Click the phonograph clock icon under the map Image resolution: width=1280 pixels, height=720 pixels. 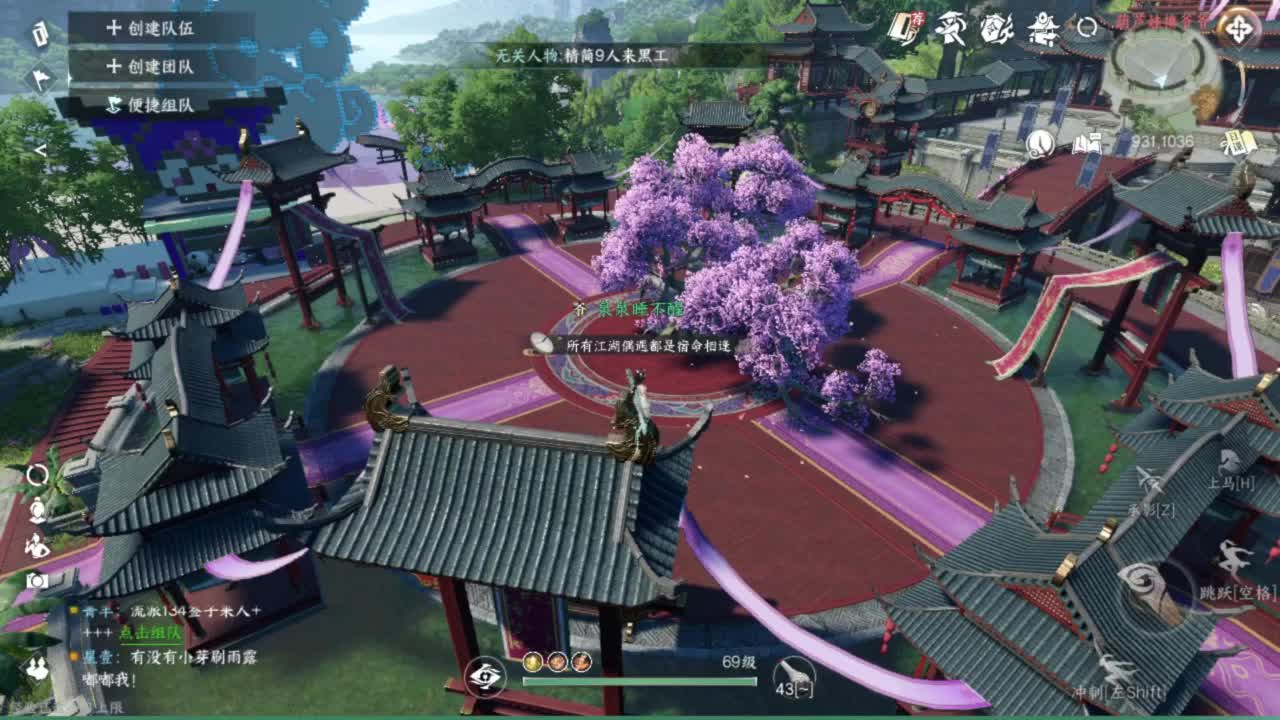(x=1040, y=142)
